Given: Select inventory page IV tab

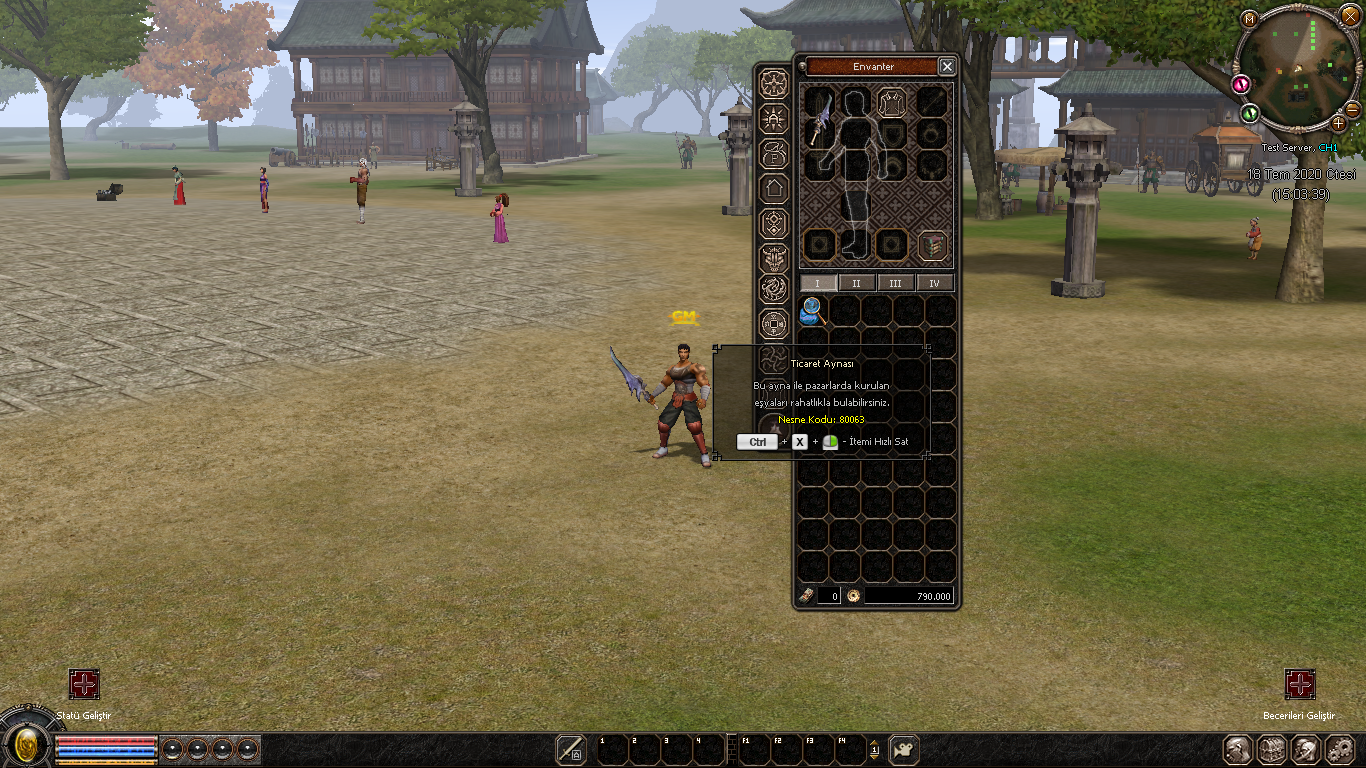Looking at the screenshot, I should (x=934, y=283).
